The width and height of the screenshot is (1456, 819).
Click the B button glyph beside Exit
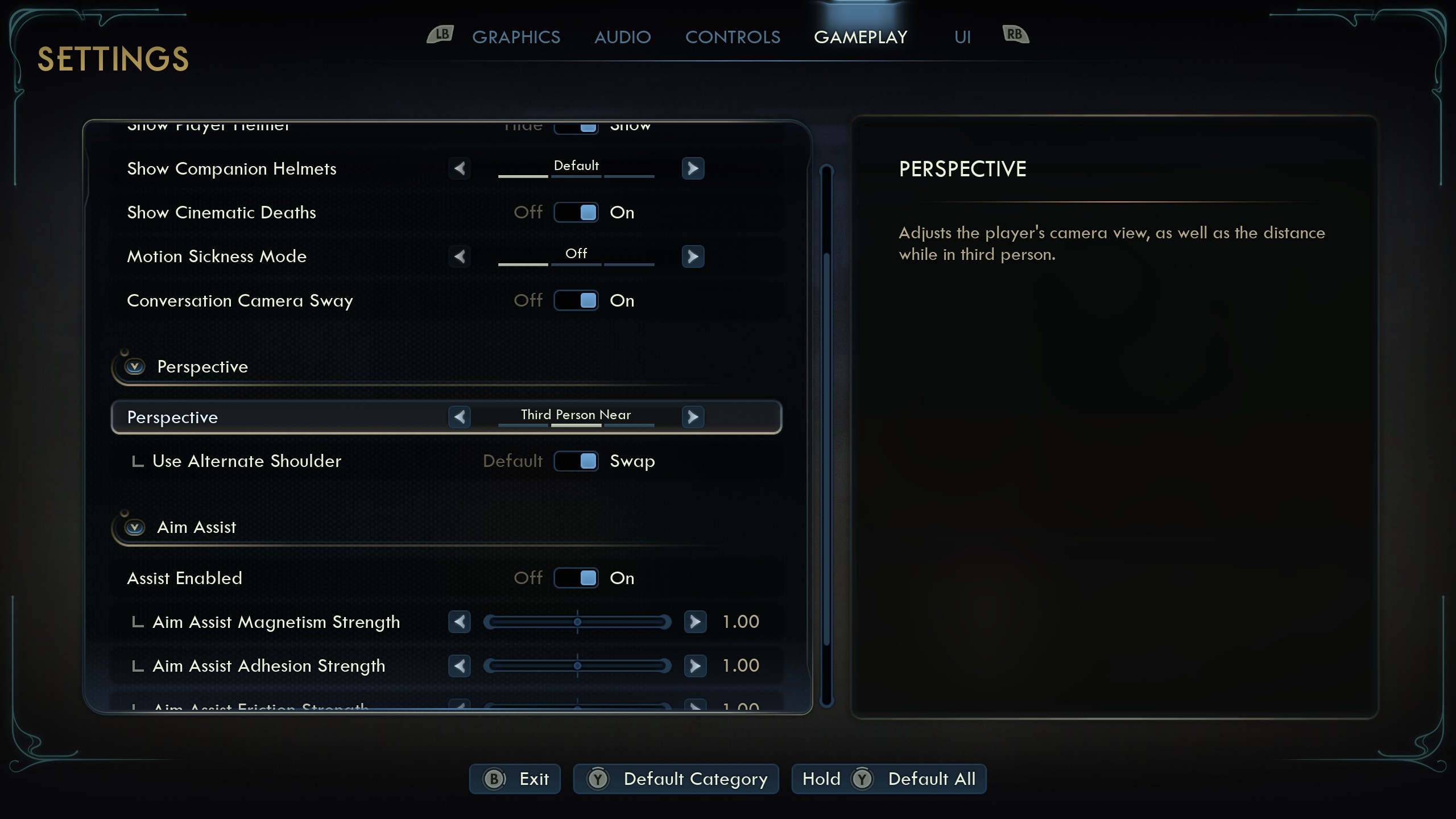click(x=494, y=779)
